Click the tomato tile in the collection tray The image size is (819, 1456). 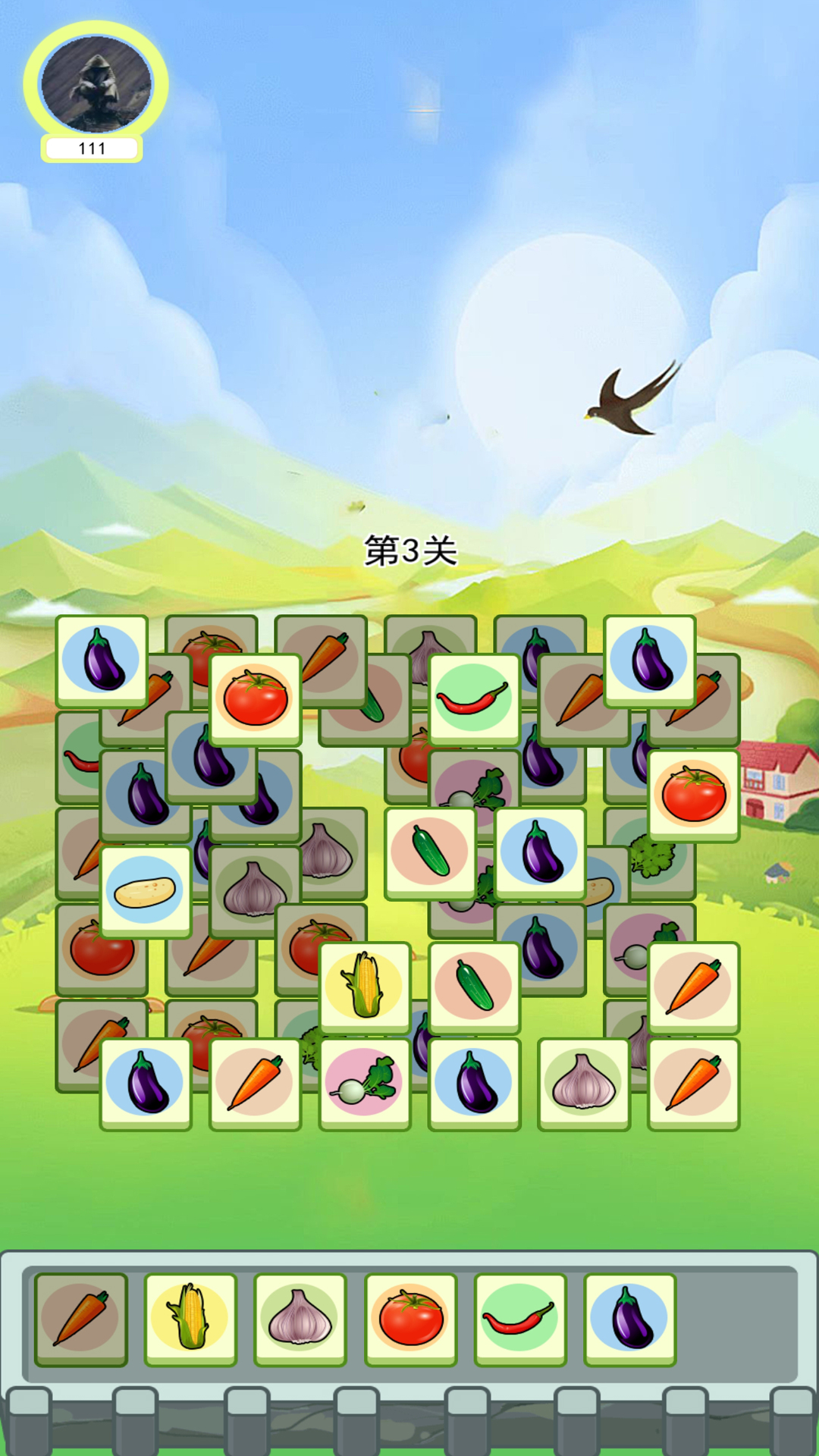pyautogui.click(x=410, y=1319)
